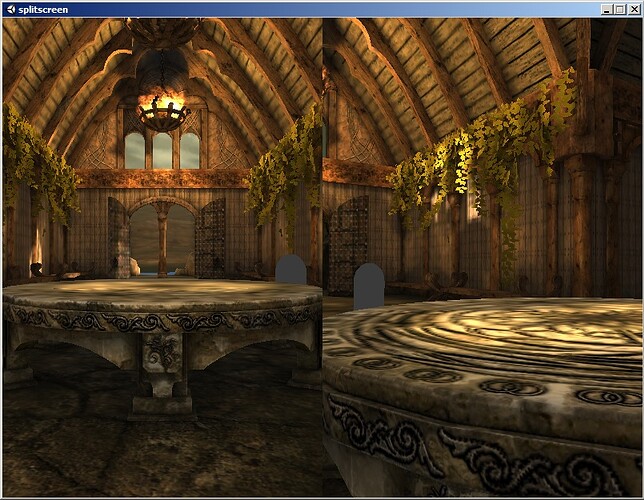Screen dimensions: 644x500
Task: Minimize the splitscreen window
Action: [606, 9]
